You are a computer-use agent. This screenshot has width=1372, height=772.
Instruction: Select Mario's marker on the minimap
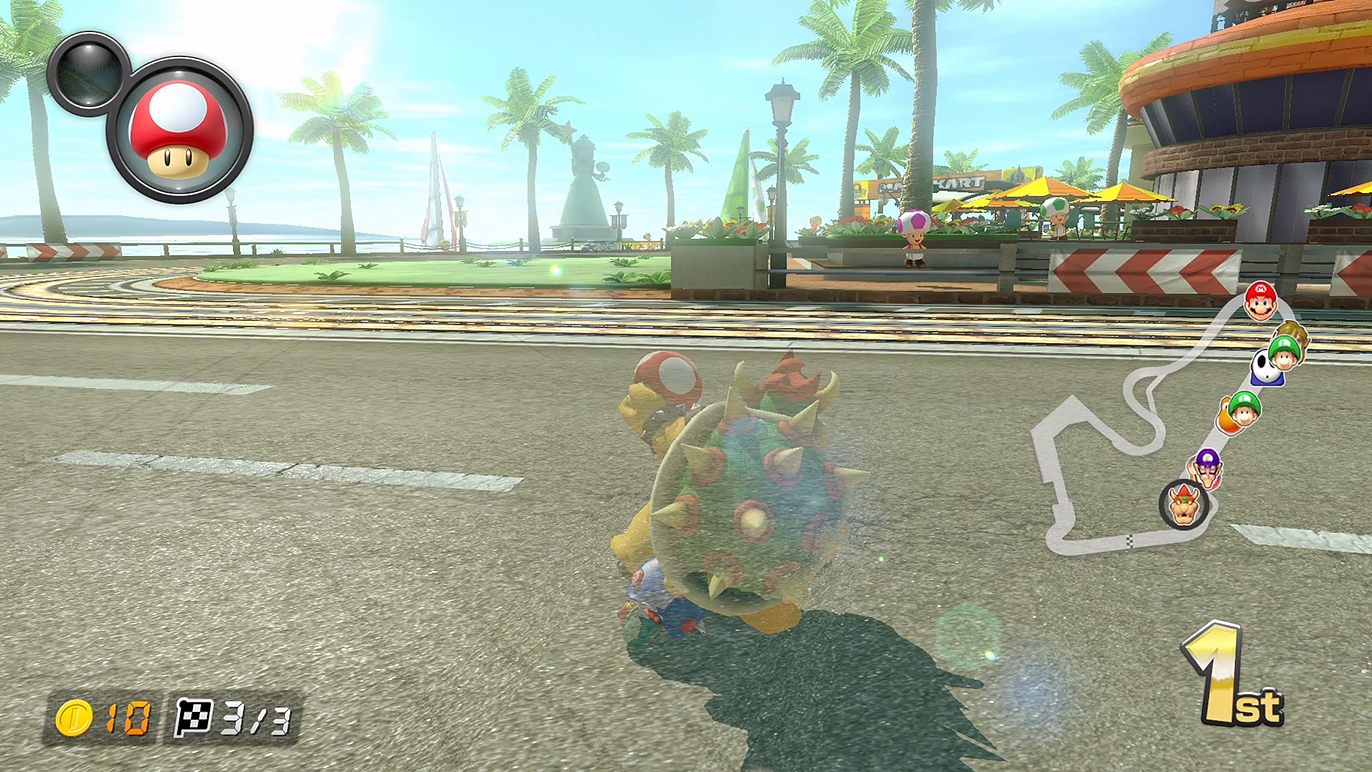[1259, 300]
